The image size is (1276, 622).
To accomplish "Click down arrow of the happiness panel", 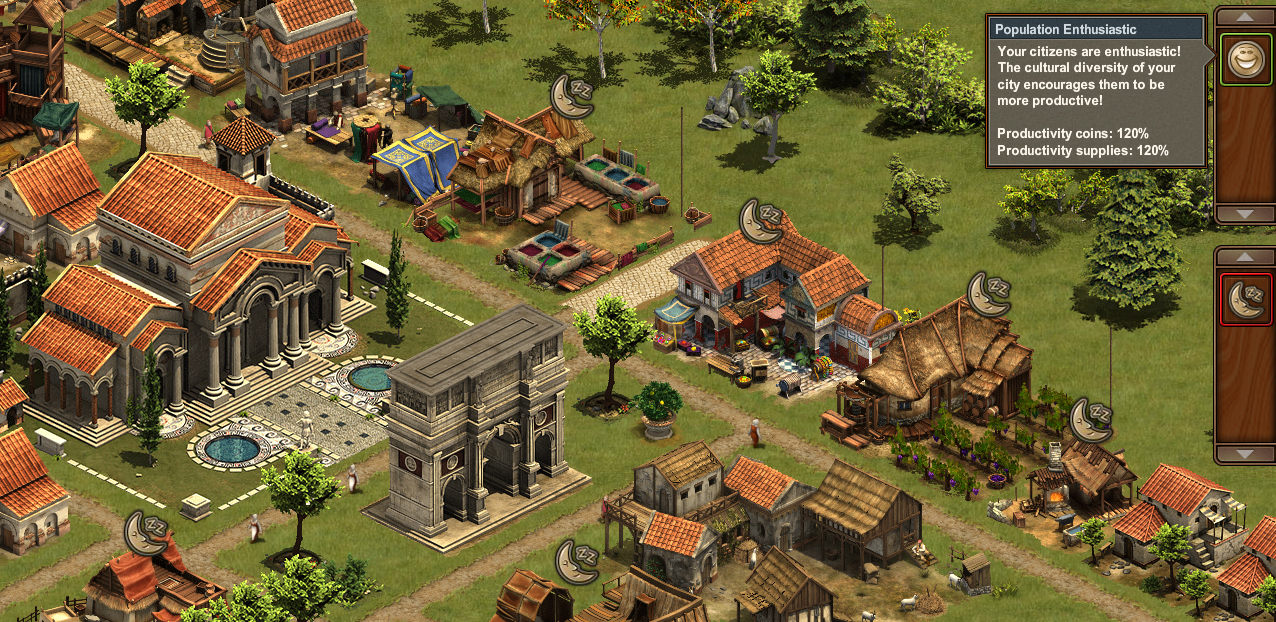I will coord(1245,214).
